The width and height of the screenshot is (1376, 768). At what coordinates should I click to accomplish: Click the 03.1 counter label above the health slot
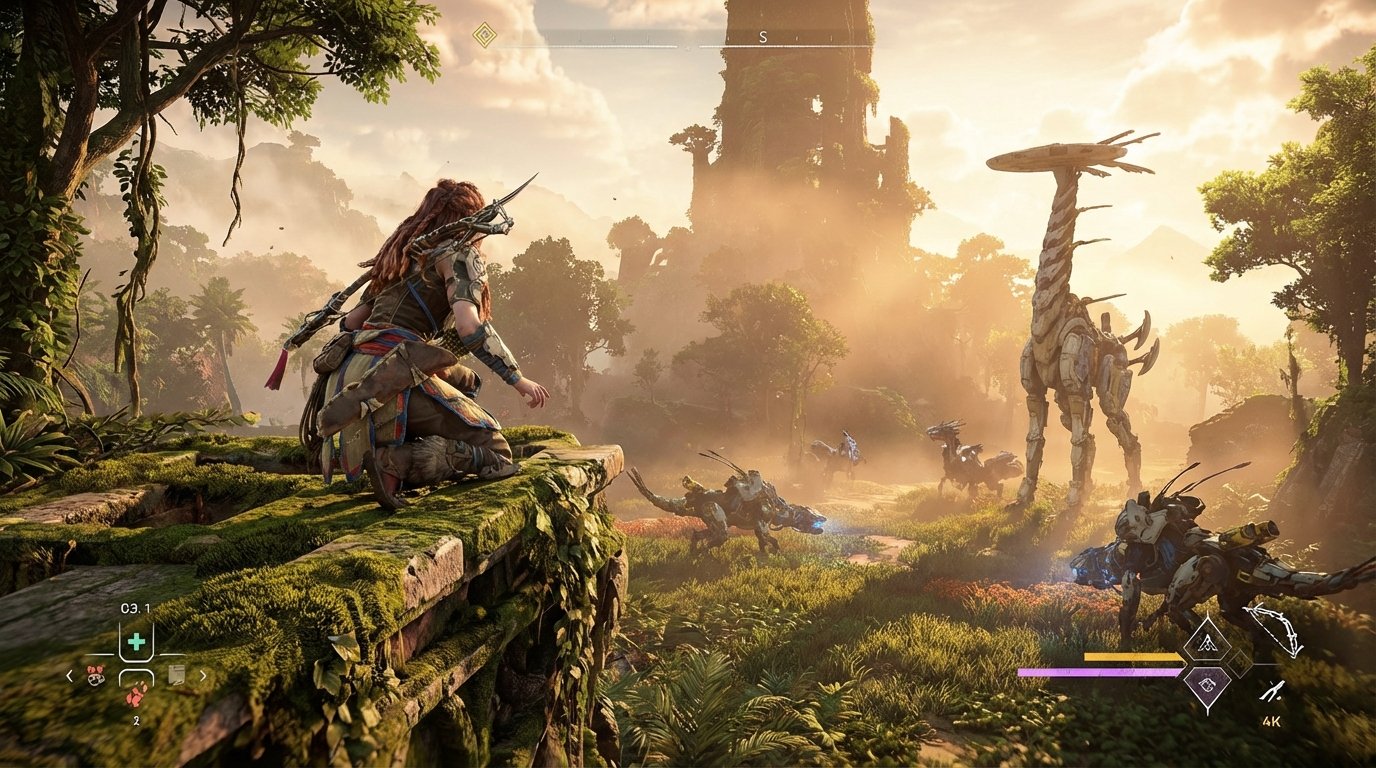tap(136, 607)
